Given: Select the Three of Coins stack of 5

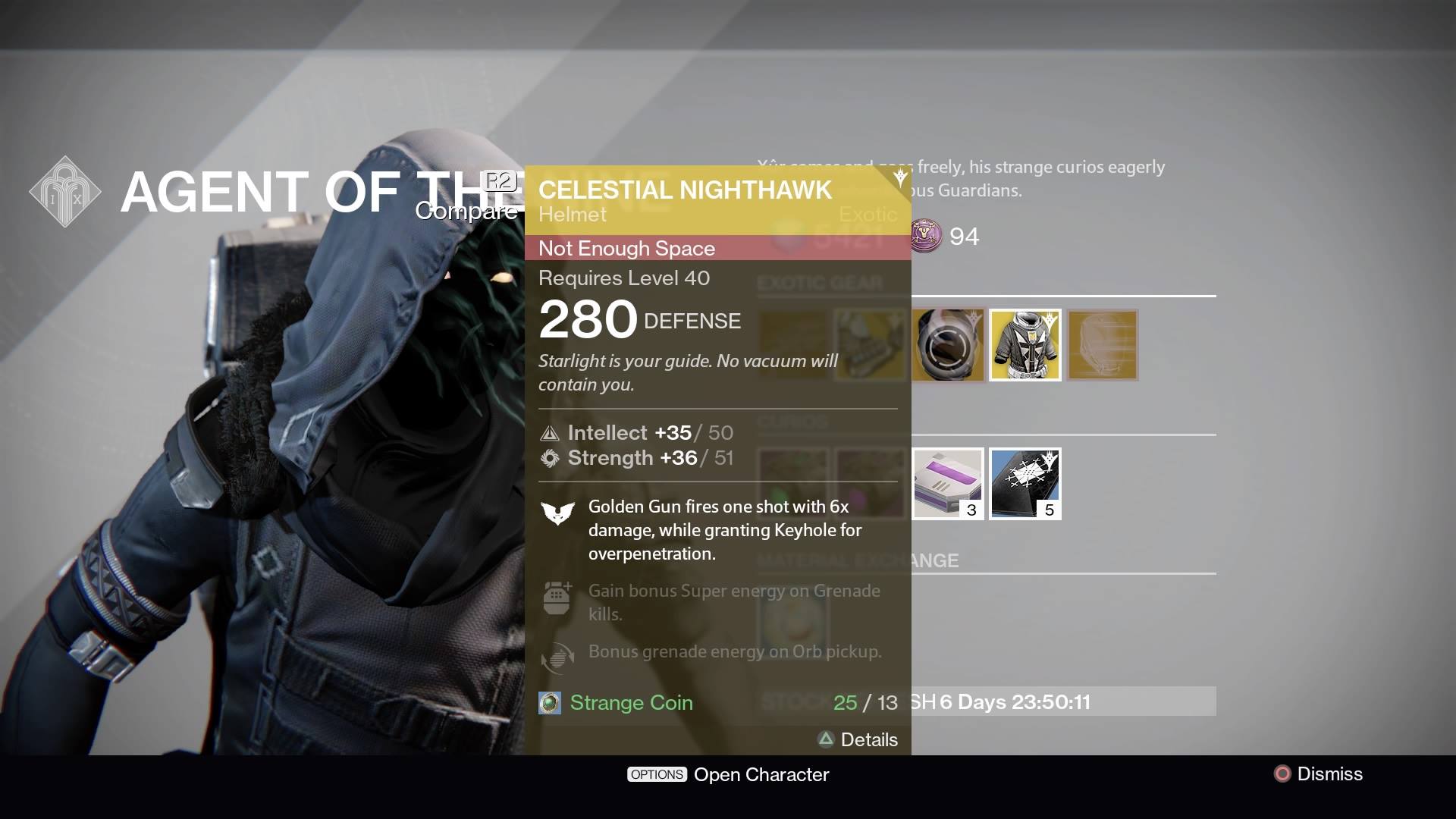Looking at the screenshot, I should coord(1025,483).
